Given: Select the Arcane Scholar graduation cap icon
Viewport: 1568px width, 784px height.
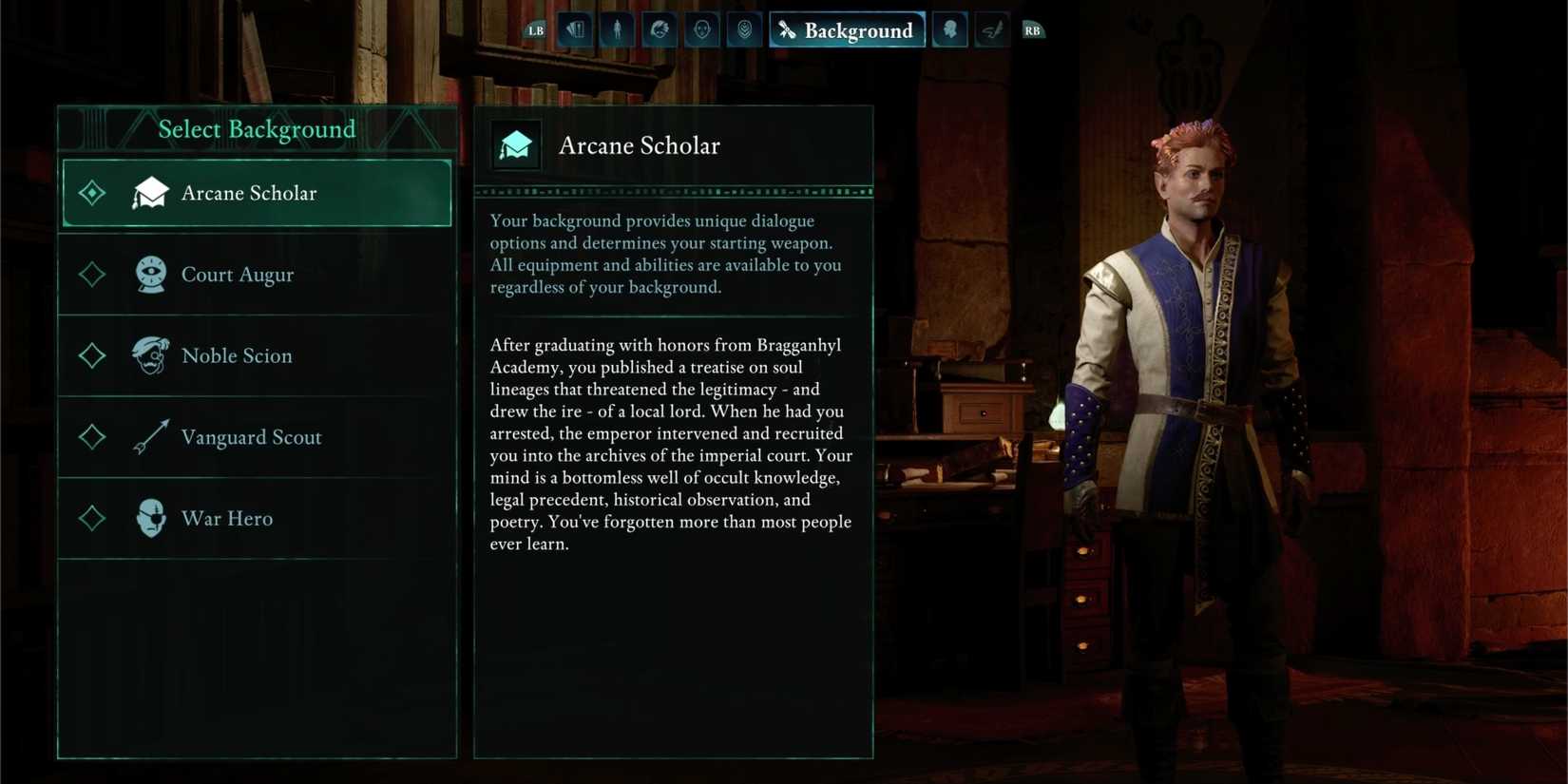Looking at the screenshot, I should point(152,192).
